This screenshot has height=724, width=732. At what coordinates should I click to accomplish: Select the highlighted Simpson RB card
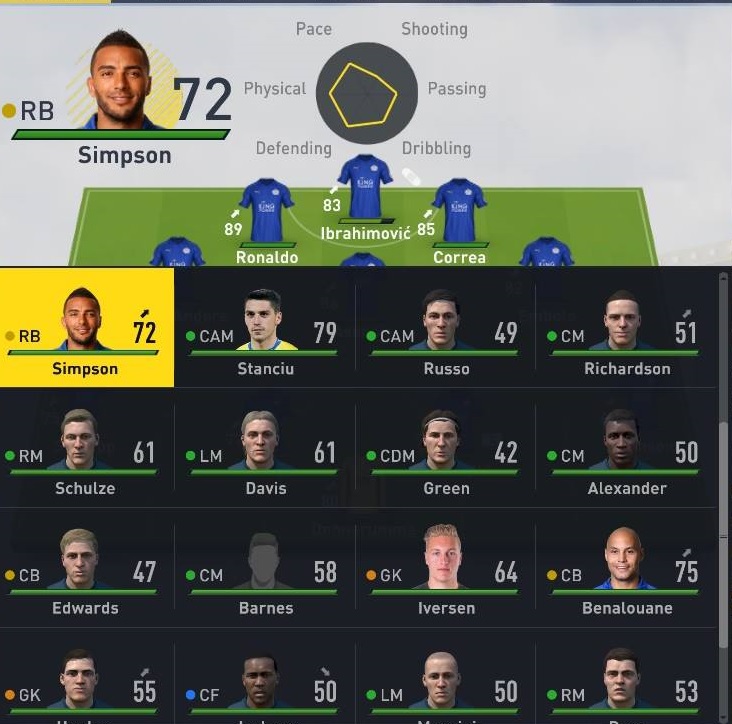[x=86, y=328]
